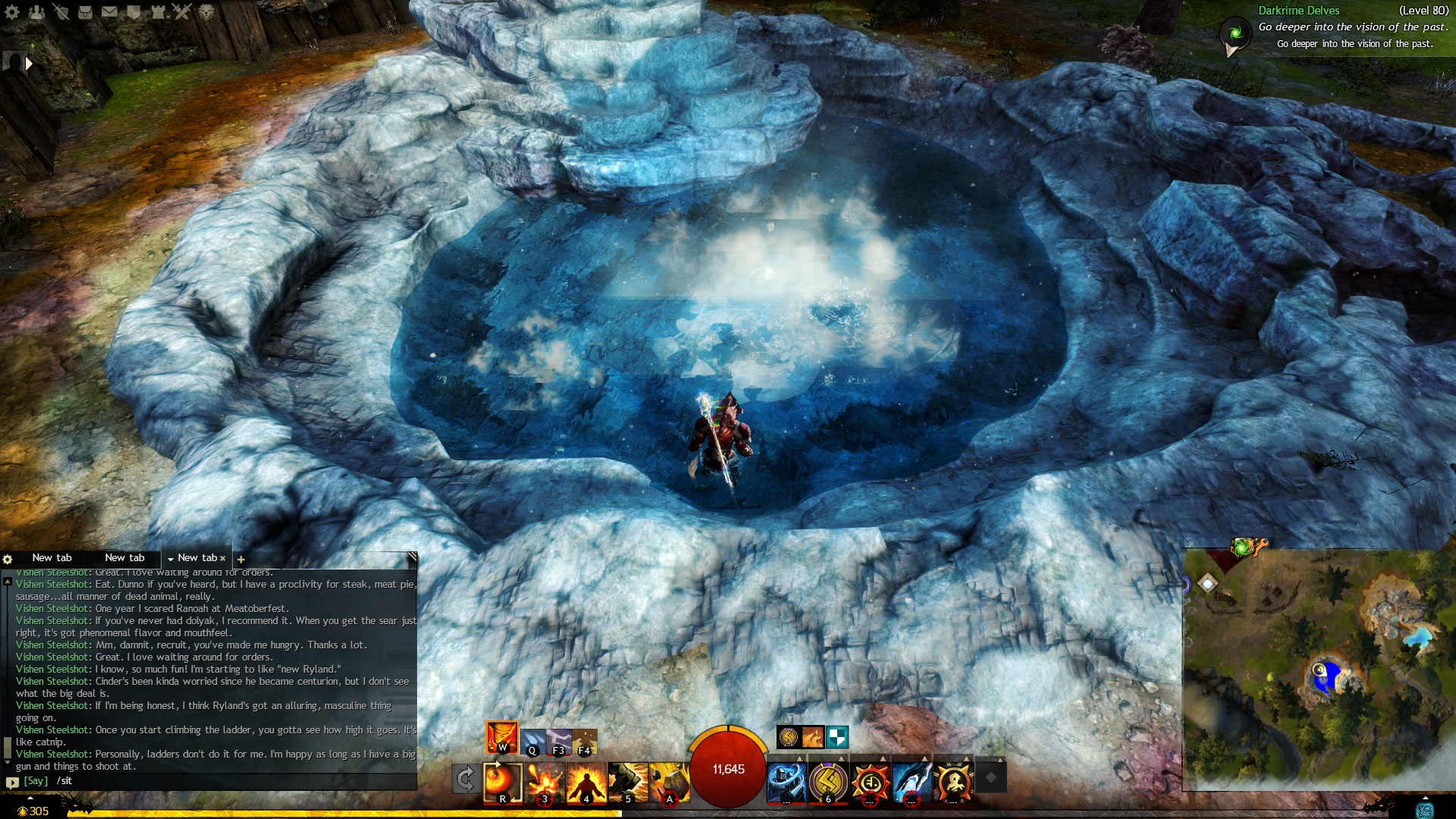Screen dimensions: 1456x819
Task: Close the active chat tab
Action: [x=223, y=558]
